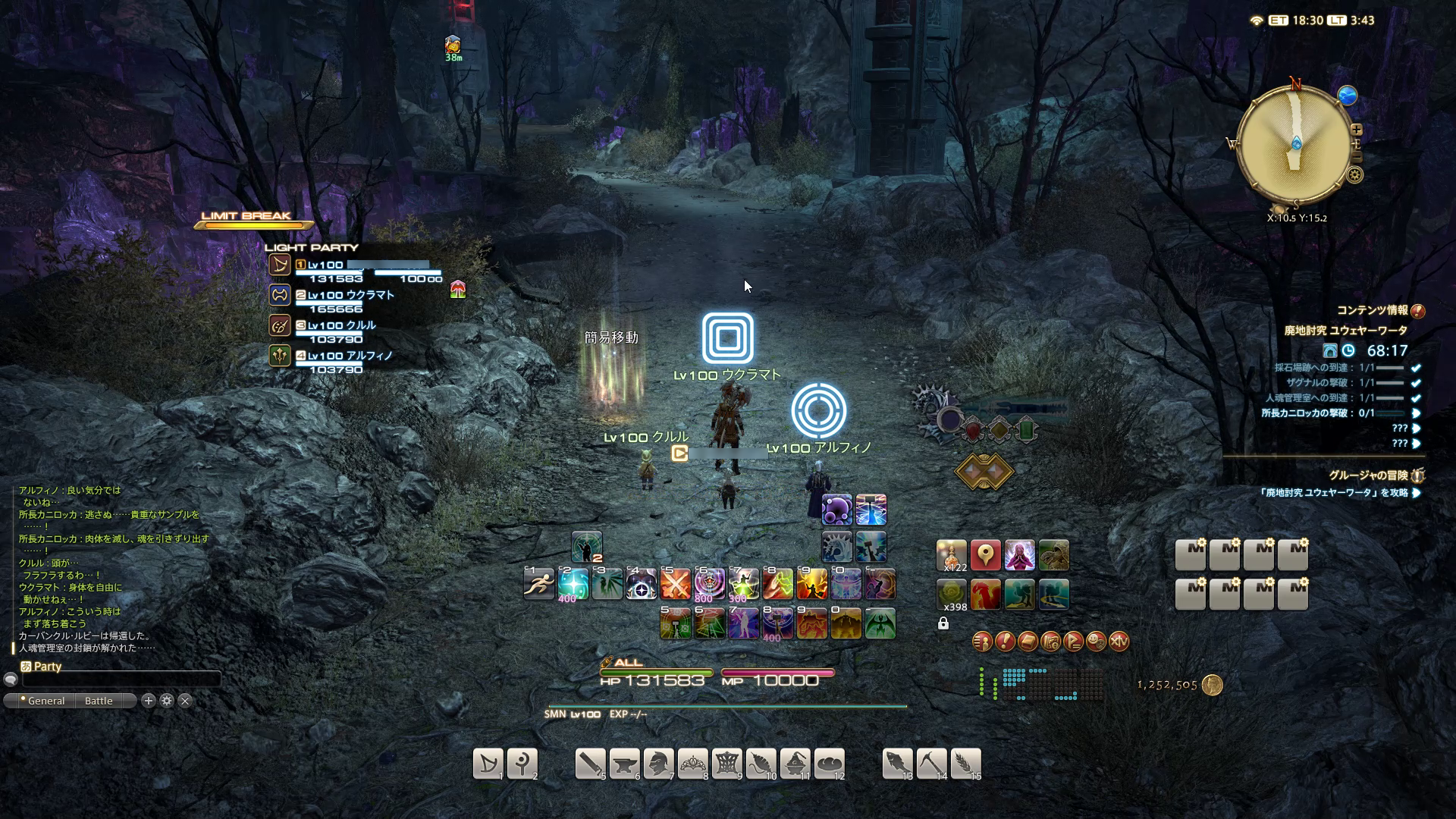Activate the Sprint action on the hotbar

[x=539, y=584]
